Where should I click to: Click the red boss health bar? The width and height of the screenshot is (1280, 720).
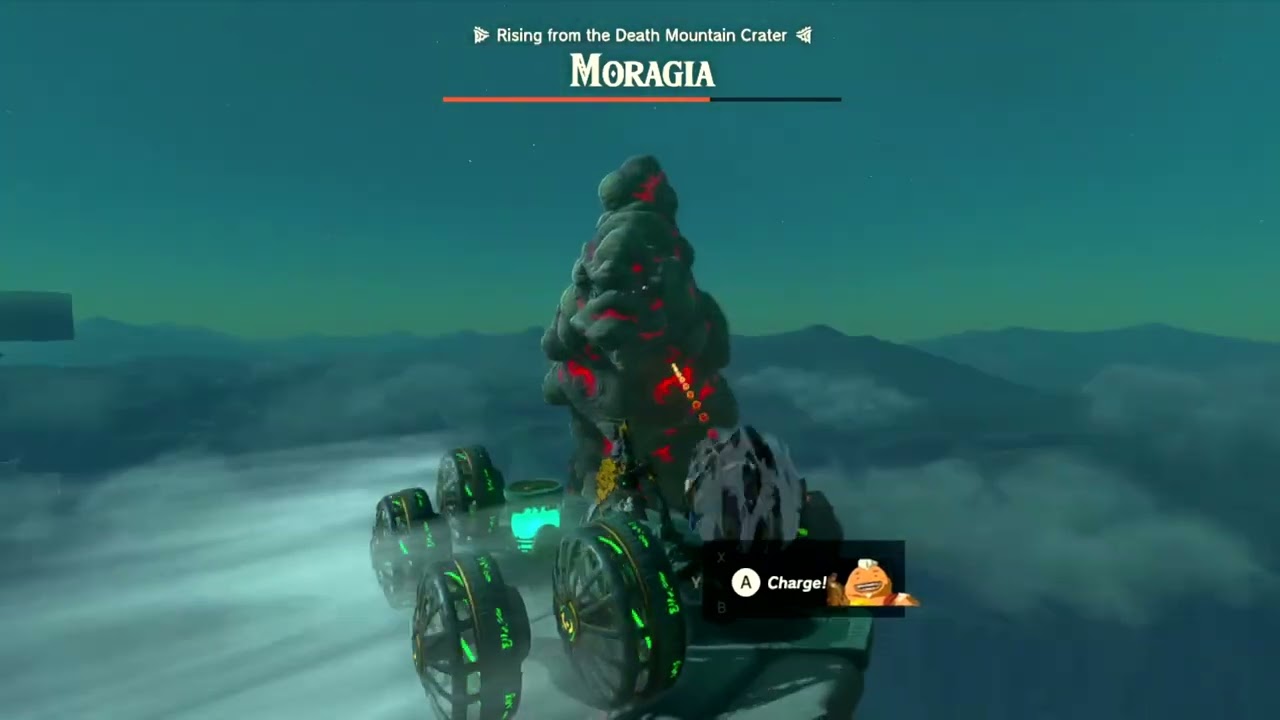click(x=576, y=99)
